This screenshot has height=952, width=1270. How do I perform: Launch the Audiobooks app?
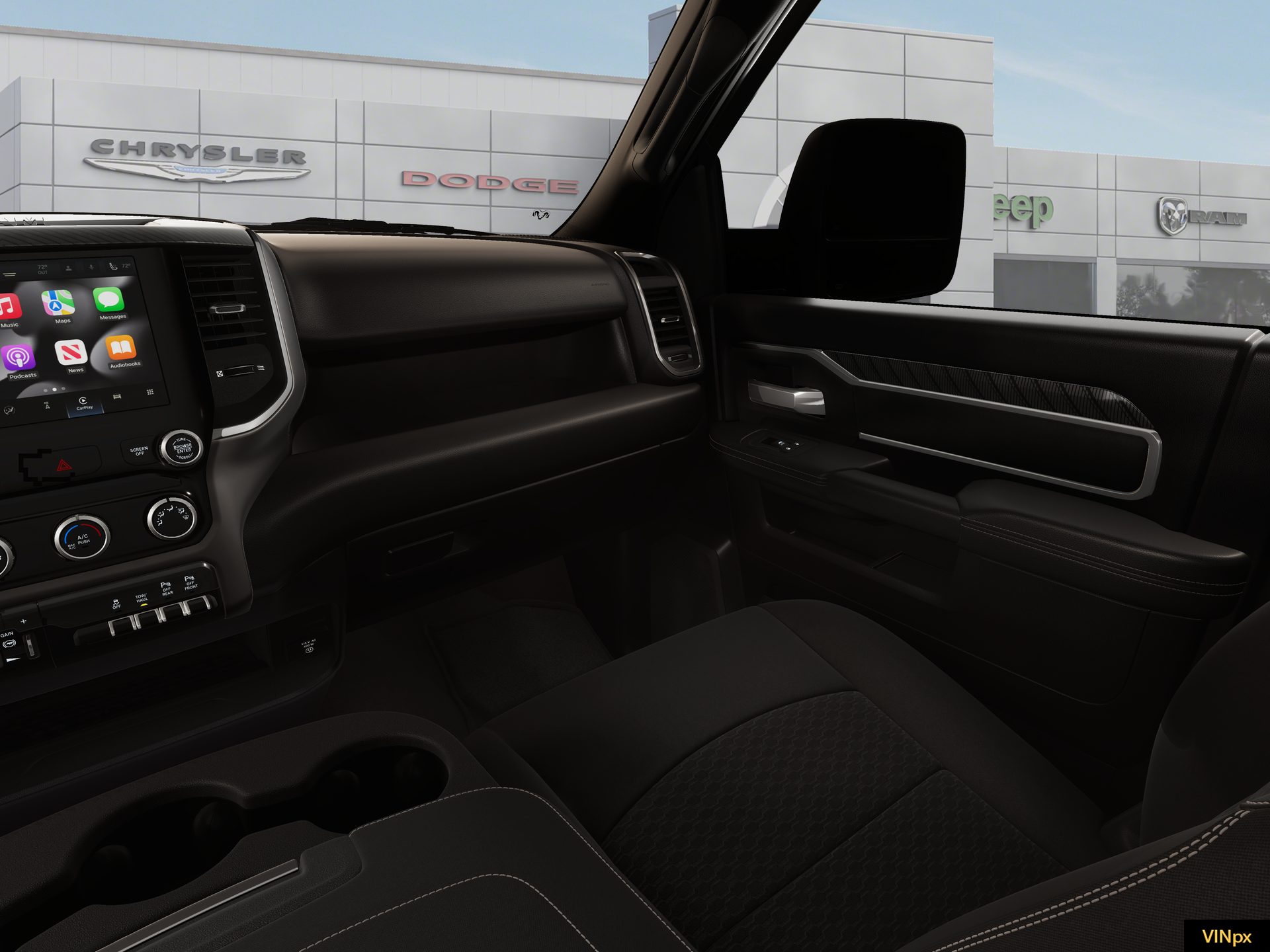tap(120, 349)
